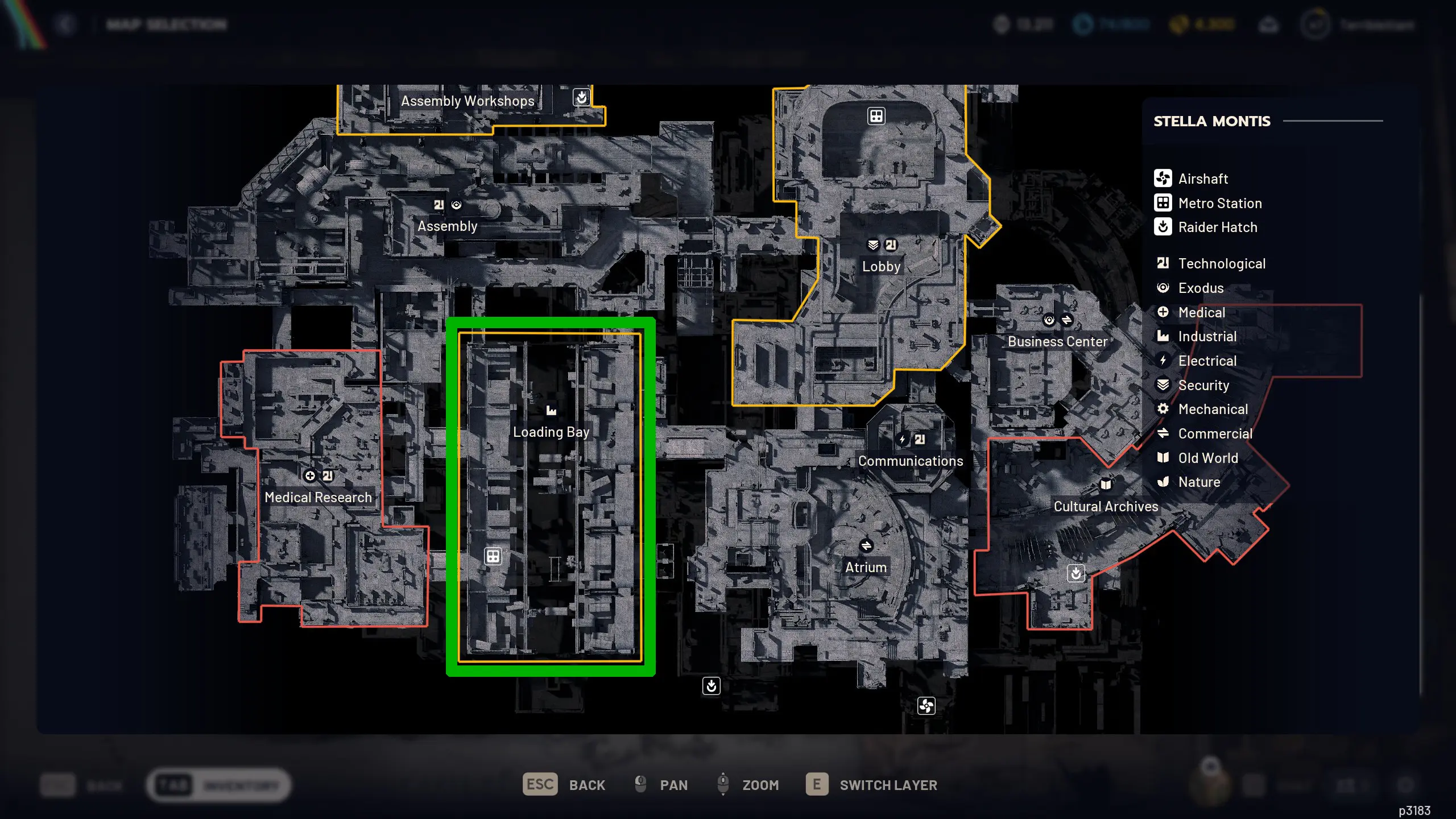This screenshot has height=819, width=1456.
Task: Choose the Nature legend entry
Action: tap(1198, 482)
